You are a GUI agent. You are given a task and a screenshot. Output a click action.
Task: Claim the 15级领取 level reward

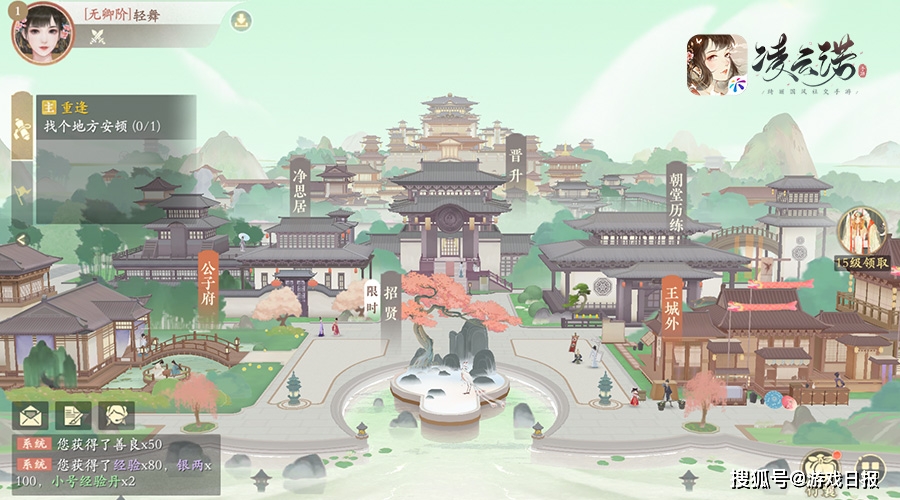860,242
